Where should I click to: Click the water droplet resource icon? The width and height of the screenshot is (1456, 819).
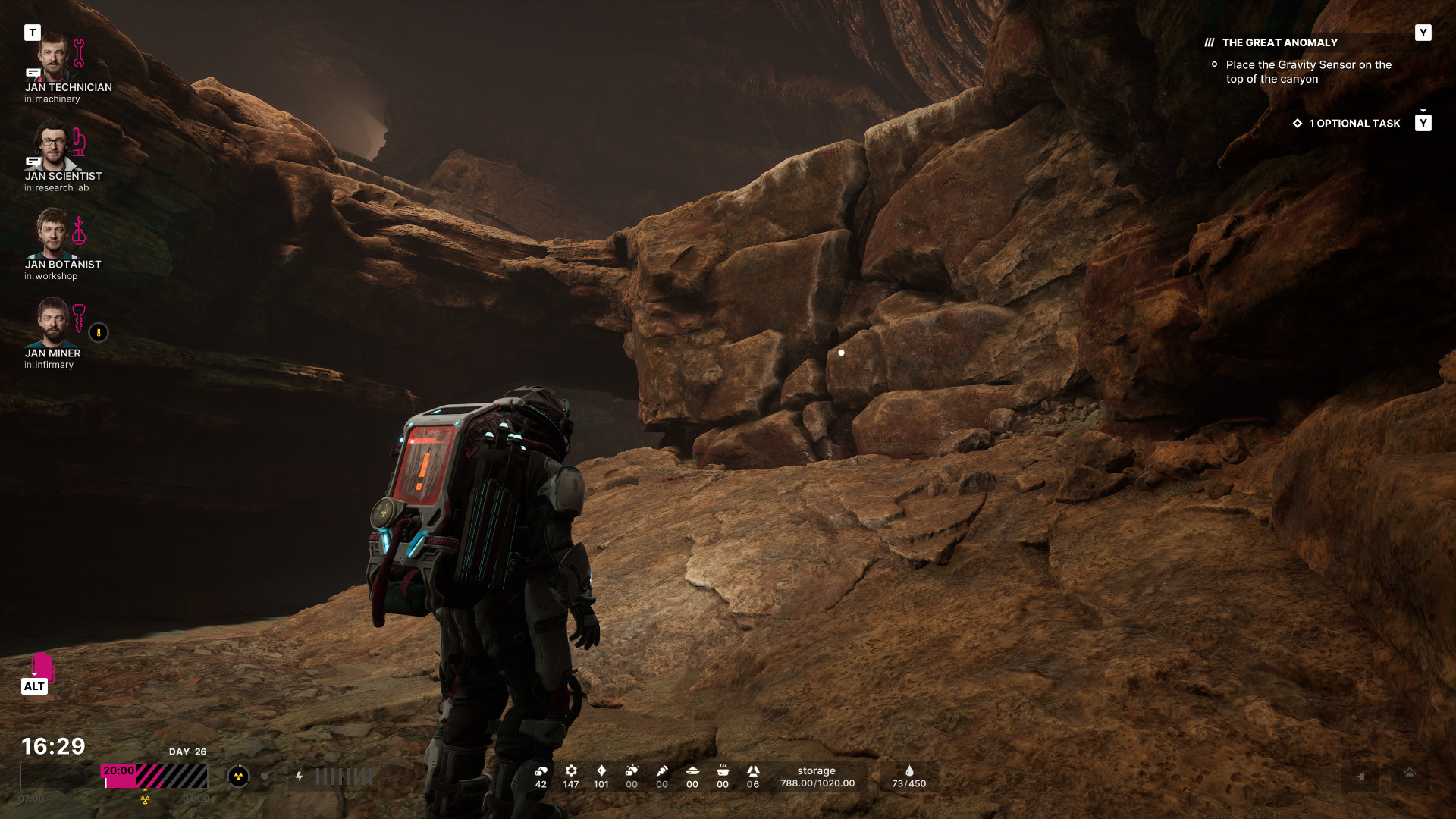(x=909, y=771)
